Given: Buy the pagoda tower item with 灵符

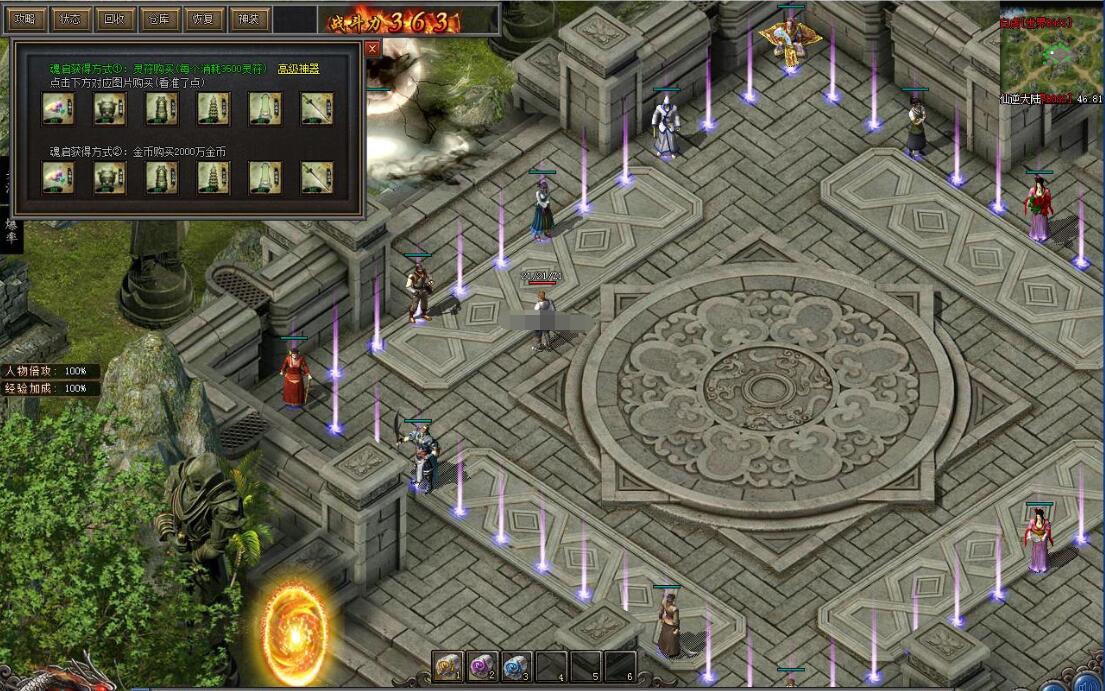Looking at the screenshot, I should point(213,108).
